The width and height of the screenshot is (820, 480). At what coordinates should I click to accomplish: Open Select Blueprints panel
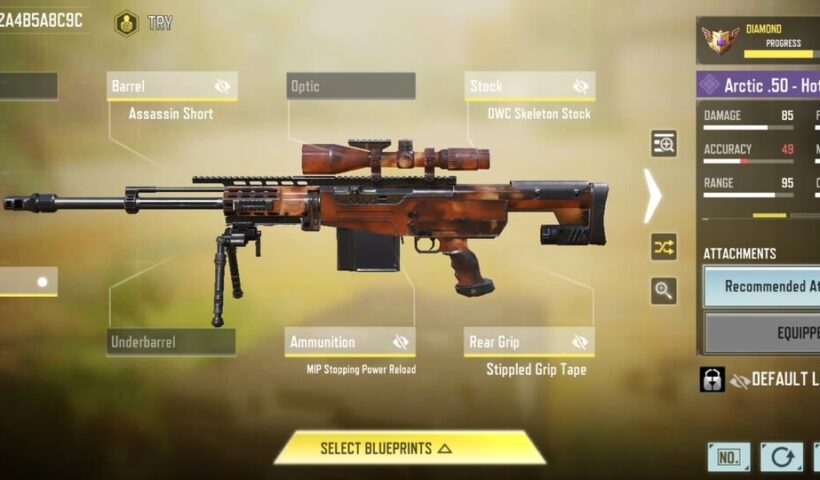[409, 448]
